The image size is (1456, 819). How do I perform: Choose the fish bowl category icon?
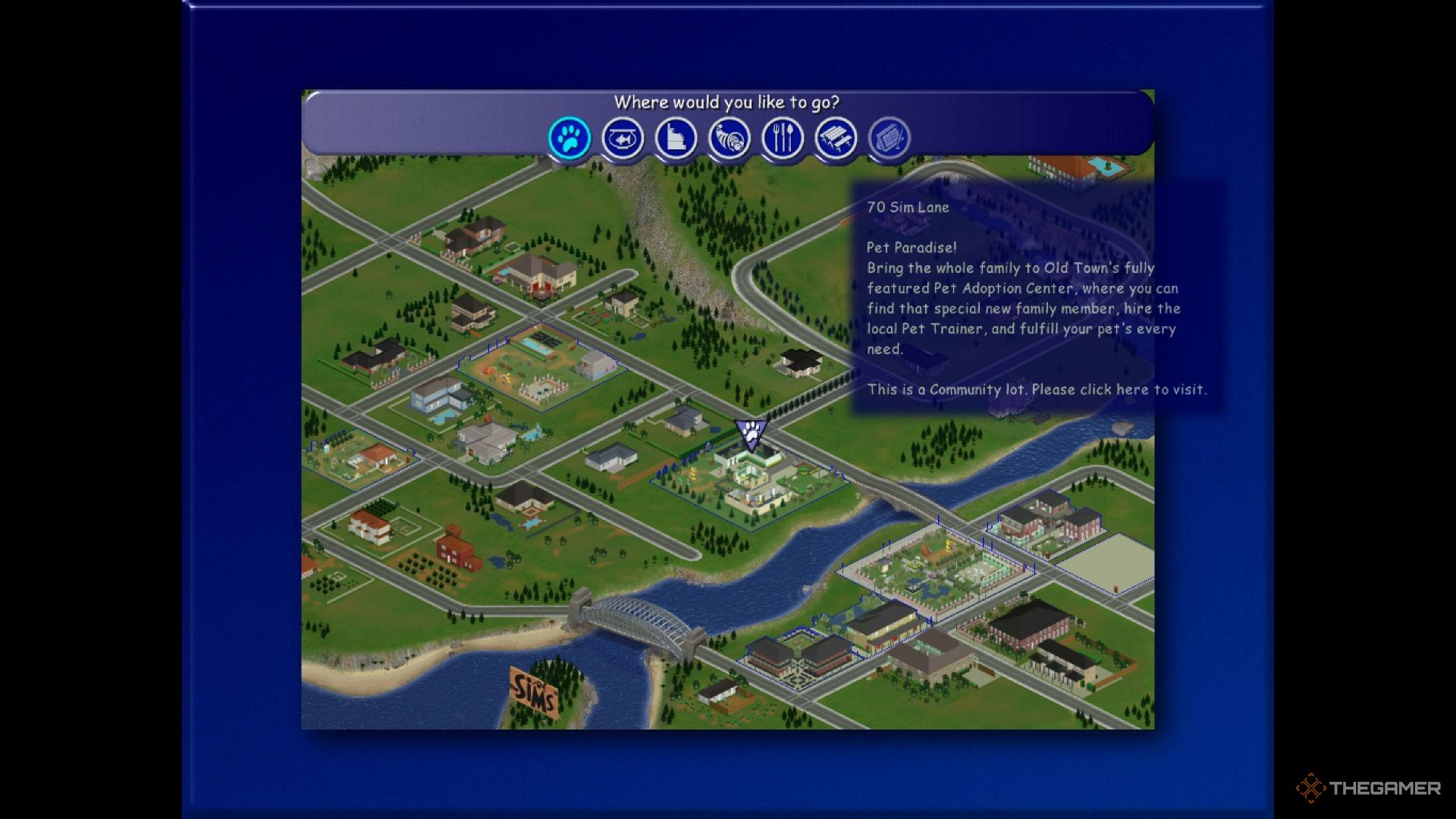pos(623,139)
